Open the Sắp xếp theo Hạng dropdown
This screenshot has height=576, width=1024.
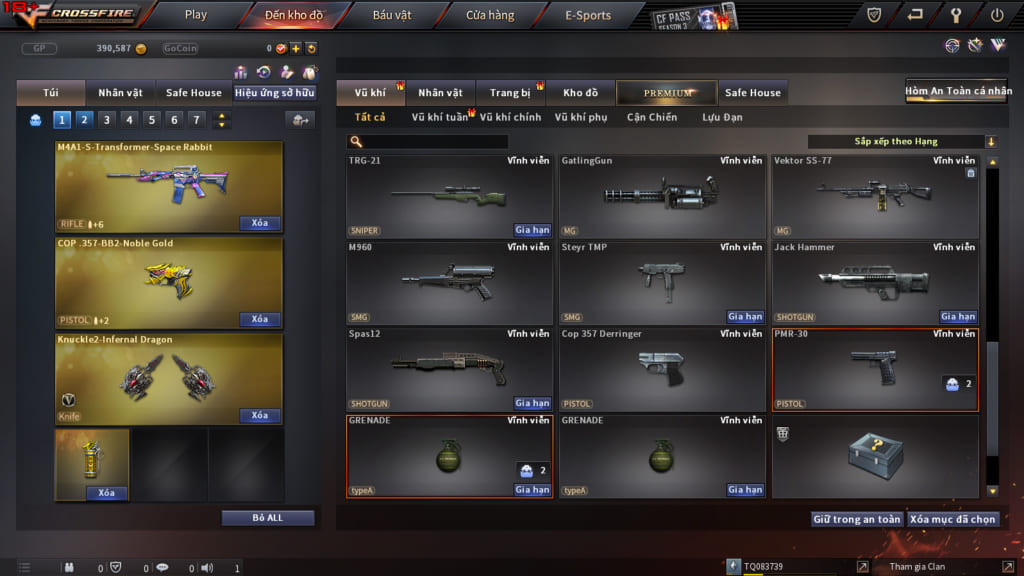click(x=902, y=142)
